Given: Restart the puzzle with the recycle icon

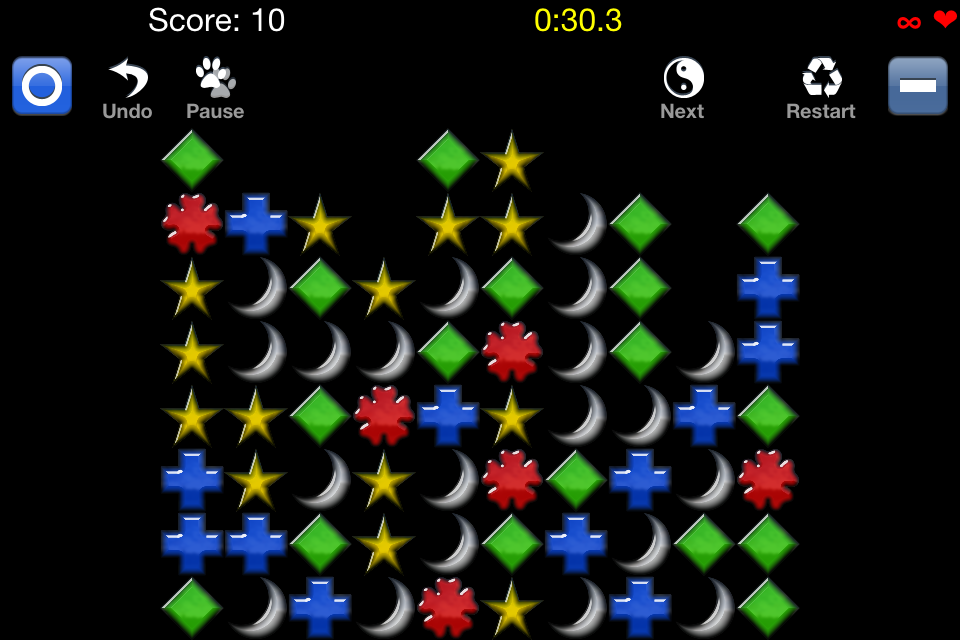Looking at the screenshot, I should 821,88.
